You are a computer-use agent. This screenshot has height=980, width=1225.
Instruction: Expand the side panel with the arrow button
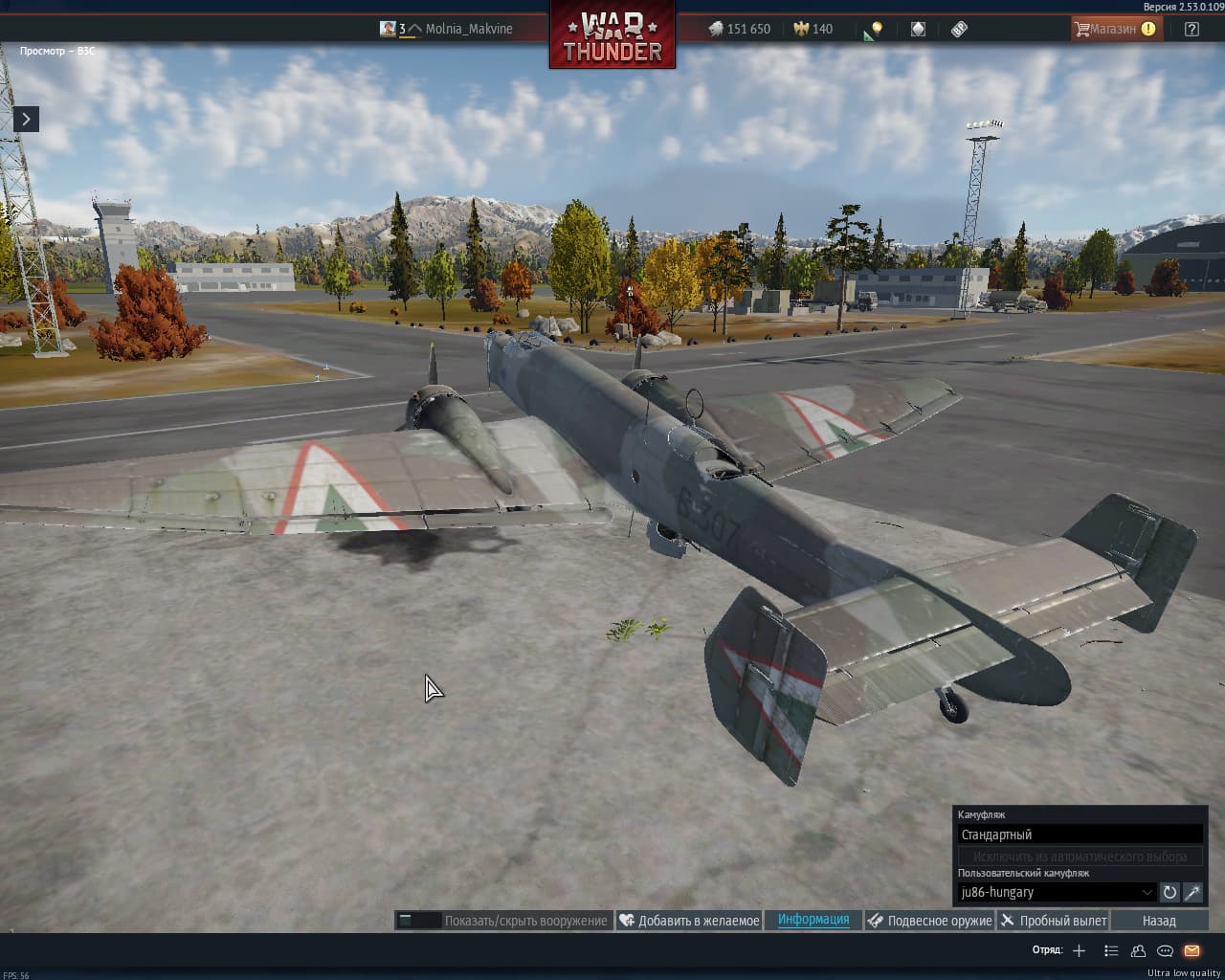(x=26, y=119)
